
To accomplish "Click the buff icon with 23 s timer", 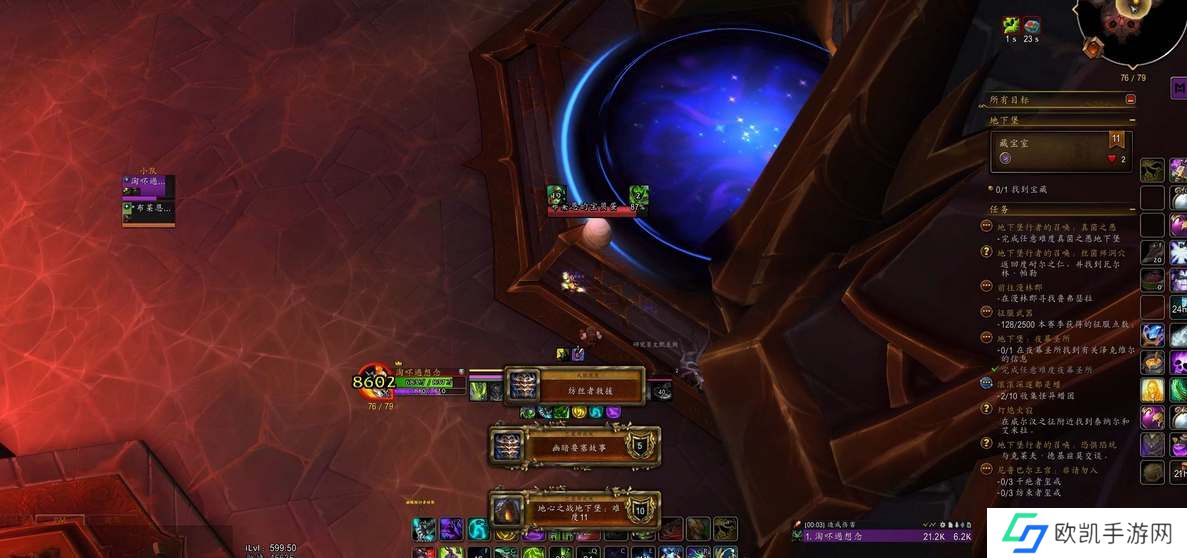I will point(1032,25).
